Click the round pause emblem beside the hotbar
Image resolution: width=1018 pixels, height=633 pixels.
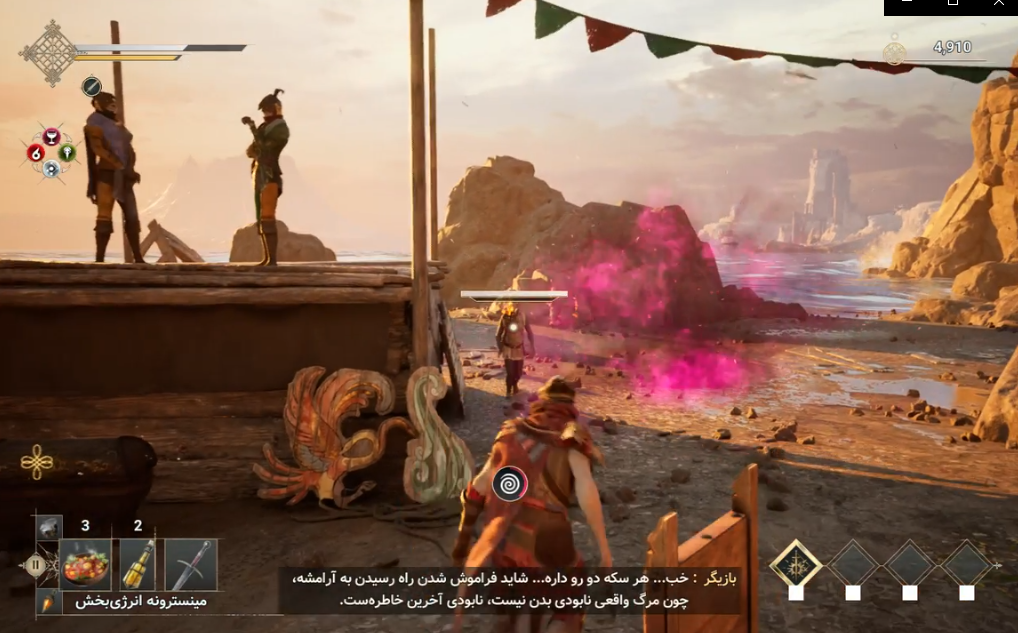click(x=38, y=564)
